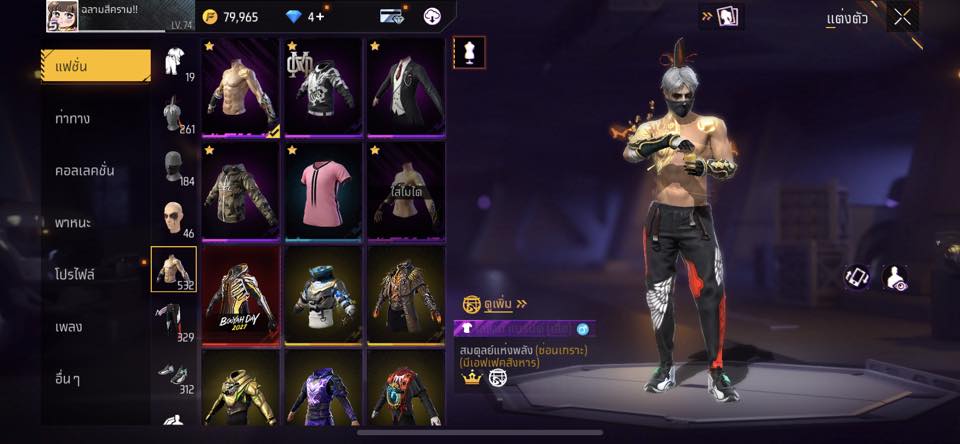Select the shoes category icon

(x=174, y=374)
